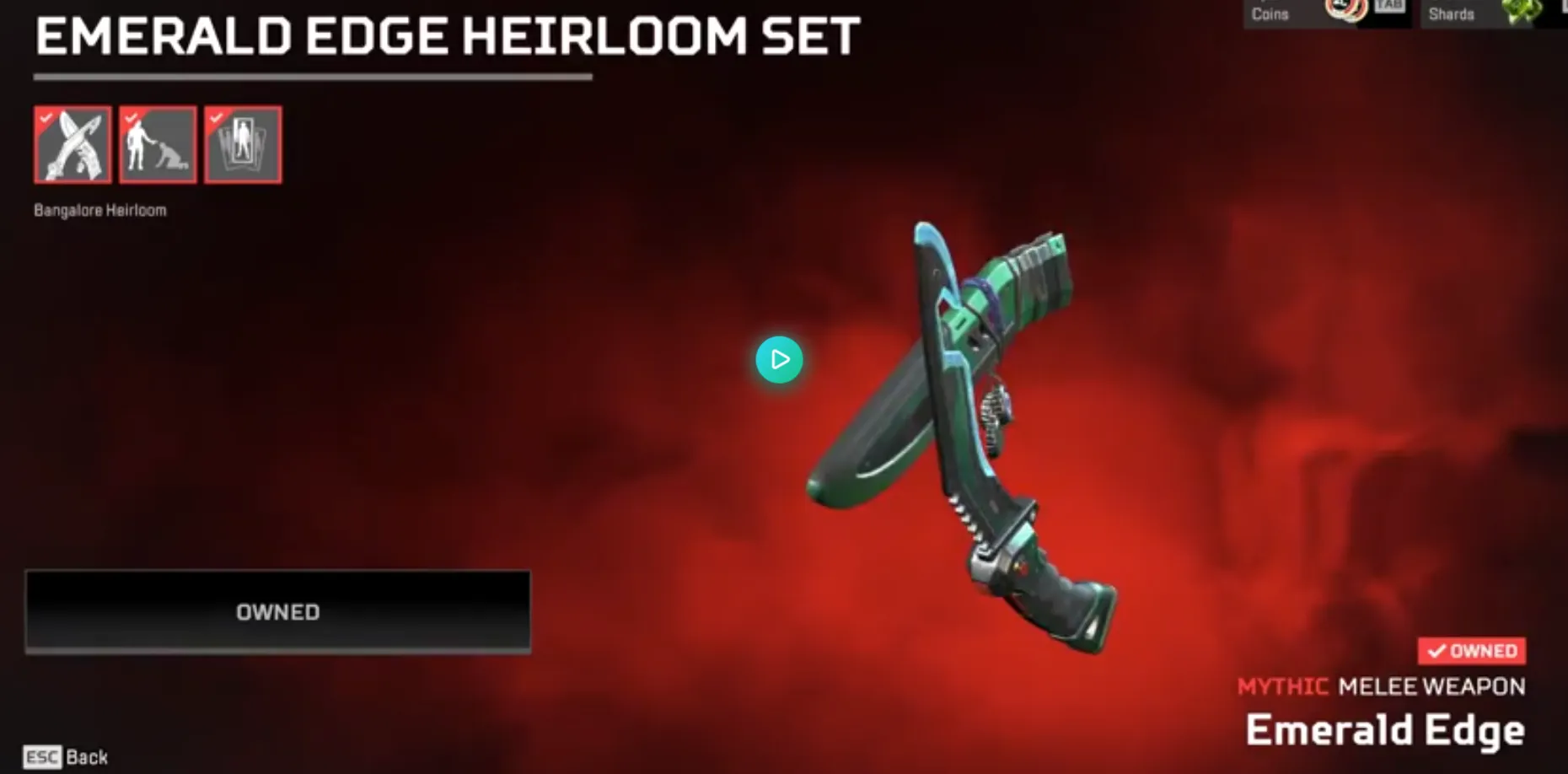The height and width of the screenshot is (774, 1568).
Task: Open the banner frame pose icon
Action: (x=242, y=143)
